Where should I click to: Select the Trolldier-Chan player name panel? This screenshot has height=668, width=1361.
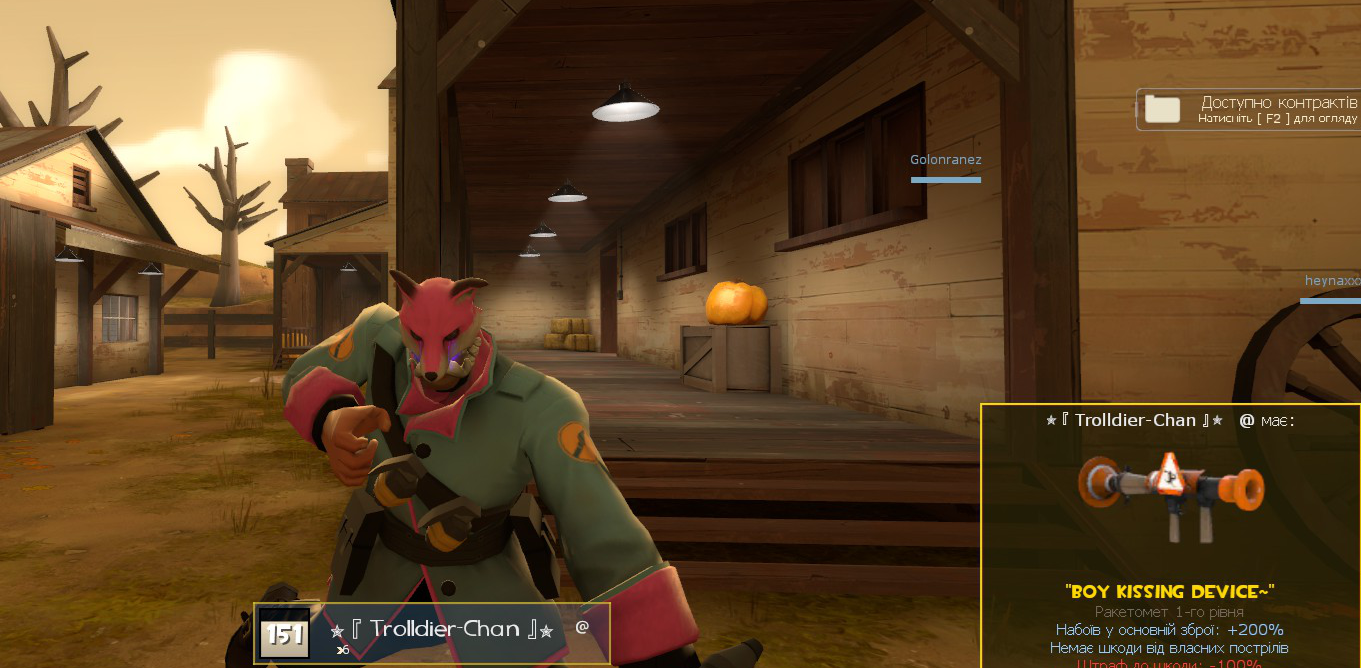[x=432, y=632]
